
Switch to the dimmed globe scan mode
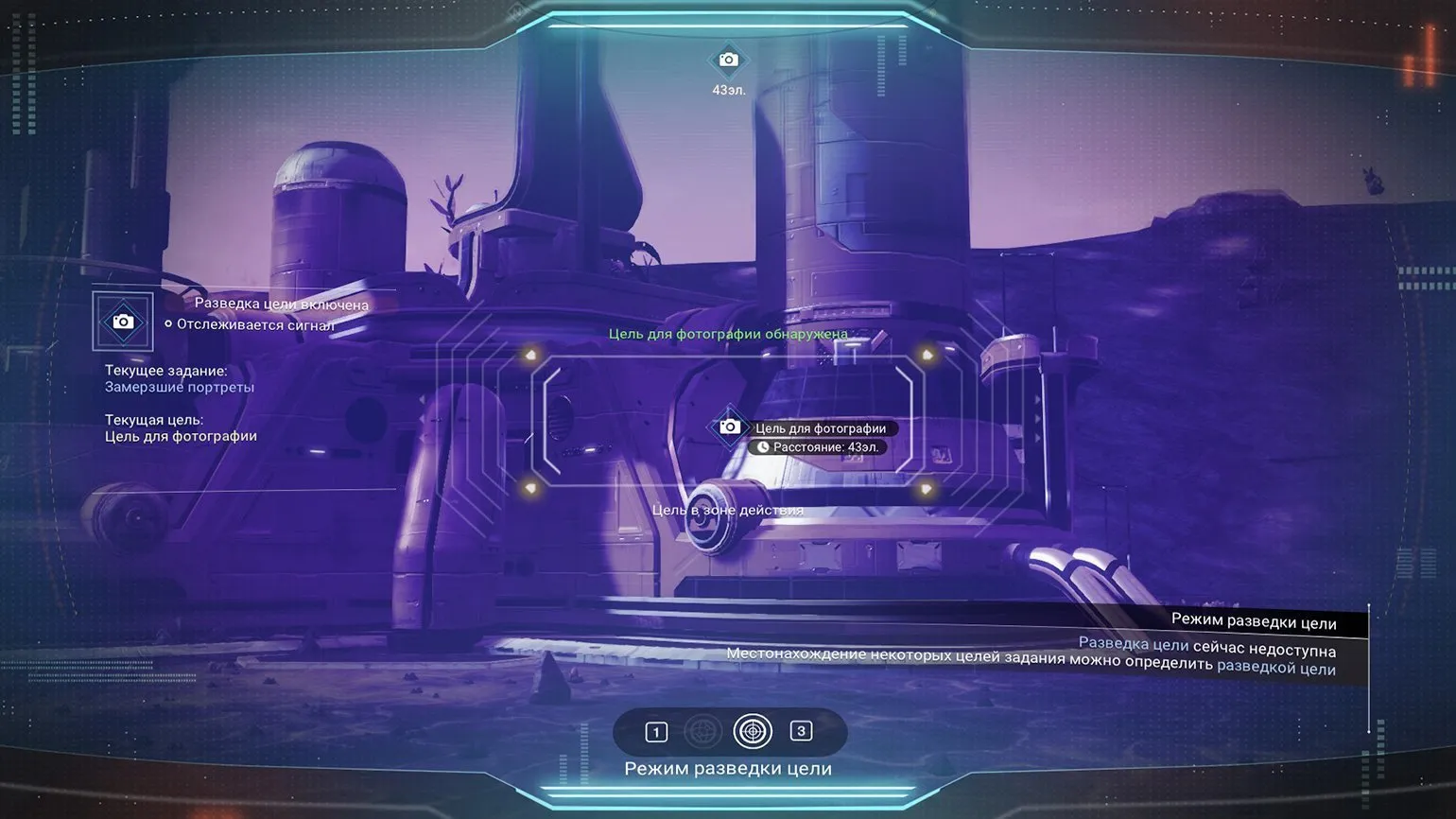(x=702, y=731)
